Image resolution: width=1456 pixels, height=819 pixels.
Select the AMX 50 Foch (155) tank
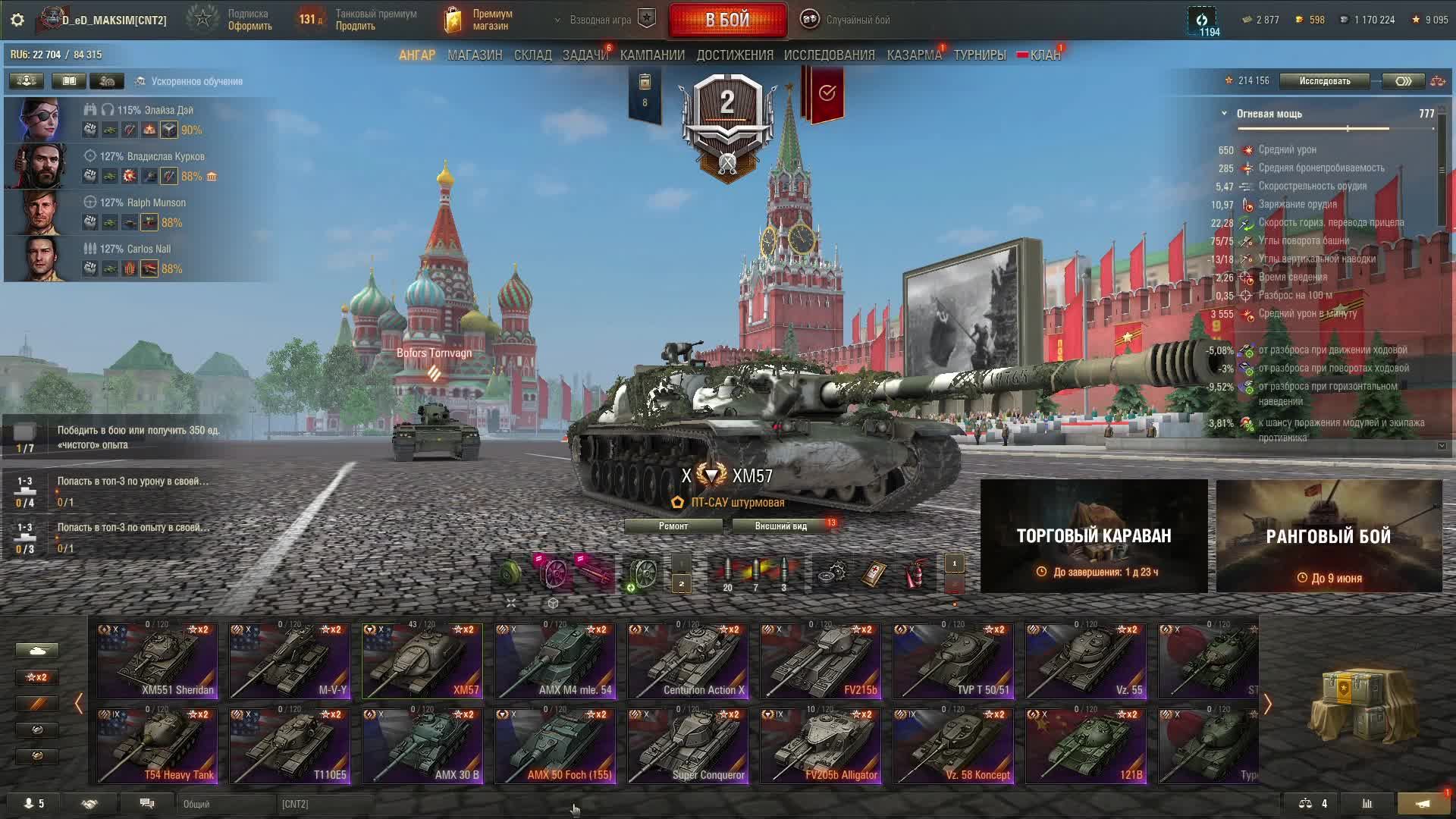point(555,745)
